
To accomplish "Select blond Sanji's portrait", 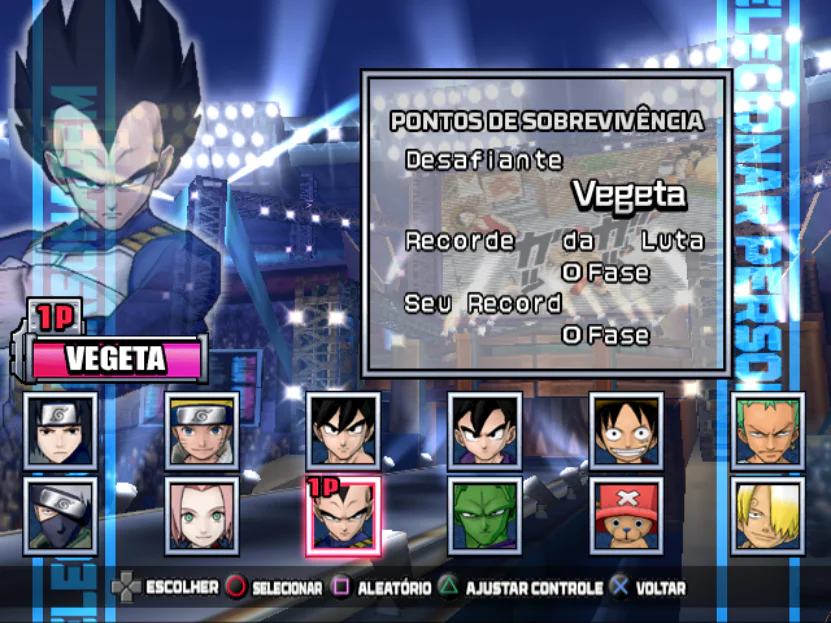I will (768, 516).
